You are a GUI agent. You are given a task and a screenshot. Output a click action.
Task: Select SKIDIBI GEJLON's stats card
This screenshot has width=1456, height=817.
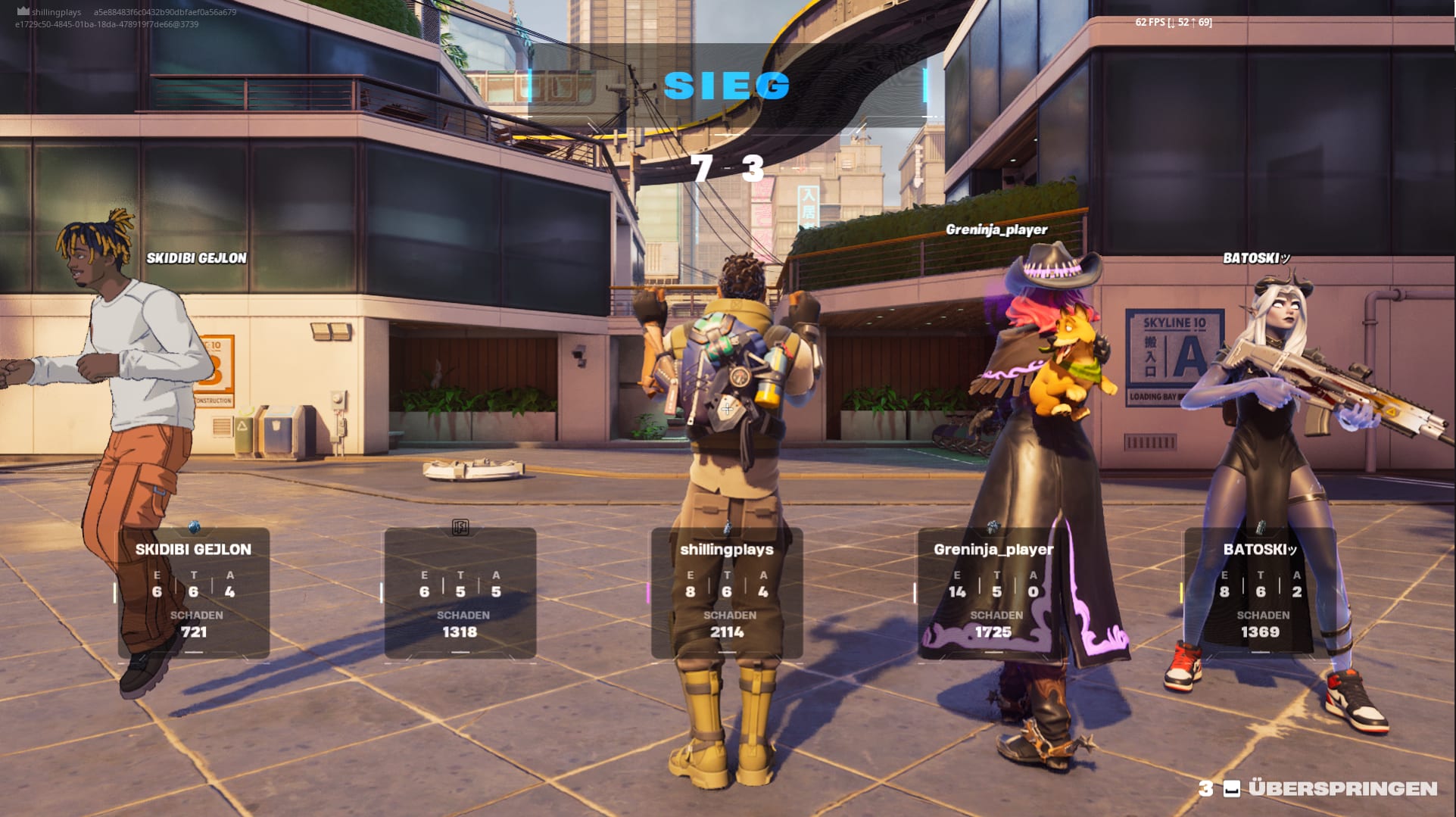[x=194, y=592]
